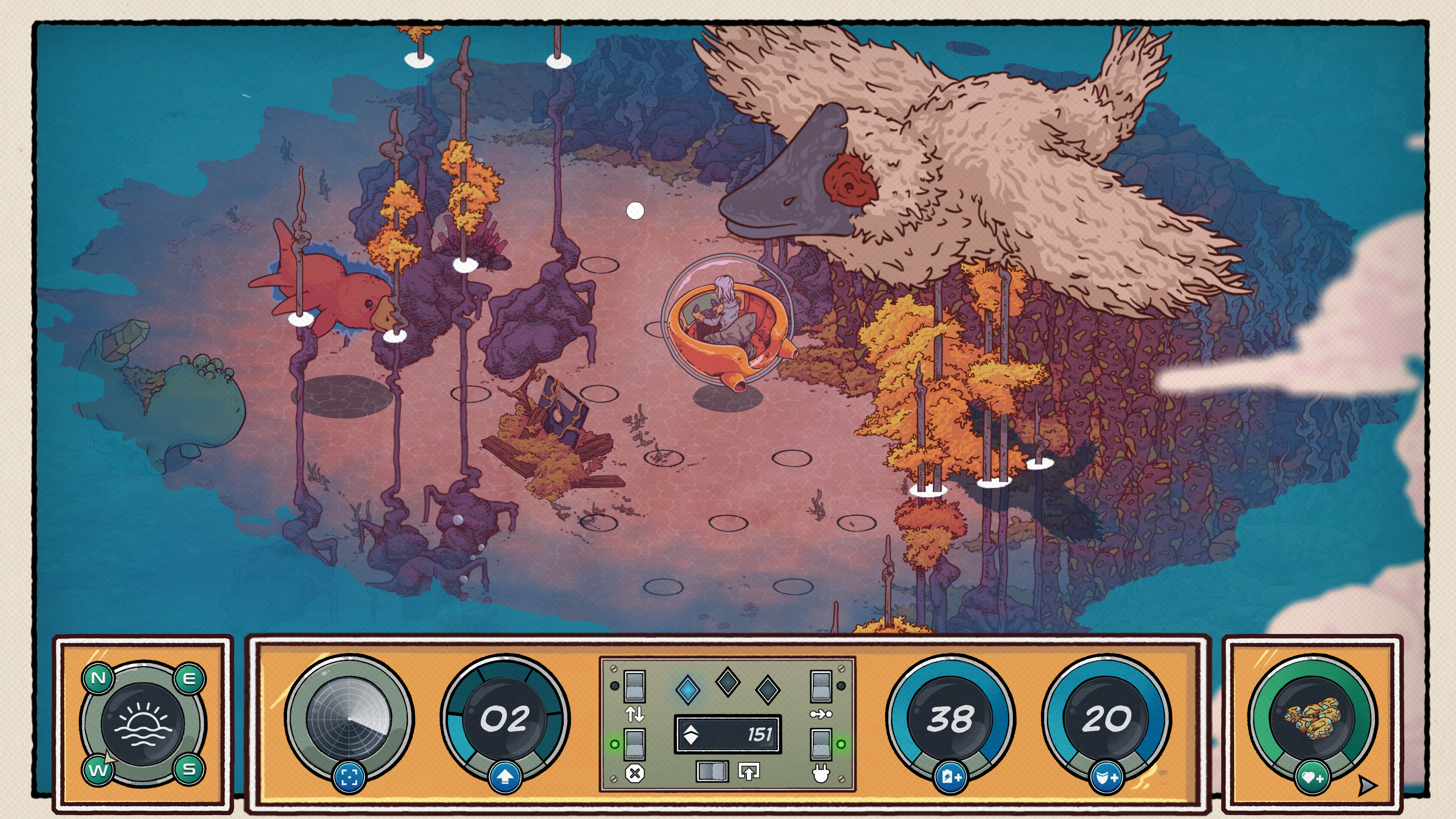Image resolution: width=1456 pixels, height=819 pixels.
Task: Use the heart plus heal button
Action: (x=1312, y=779)
